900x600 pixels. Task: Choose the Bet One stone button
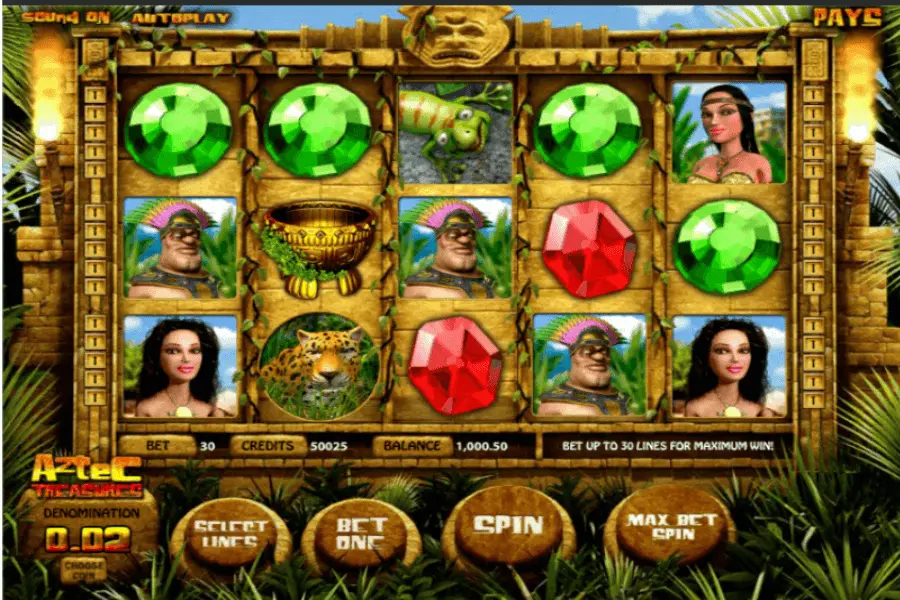[x=360, y=534]
